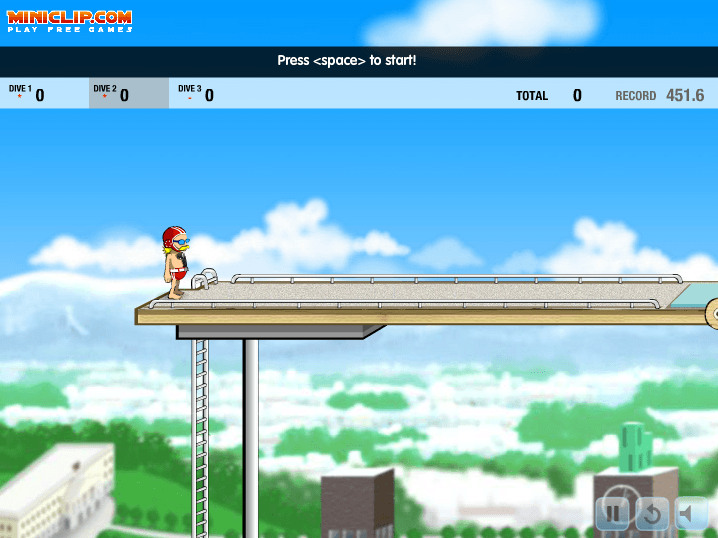
Task: Restart the dive with the circular arrow button
Action: coord(652,514)
